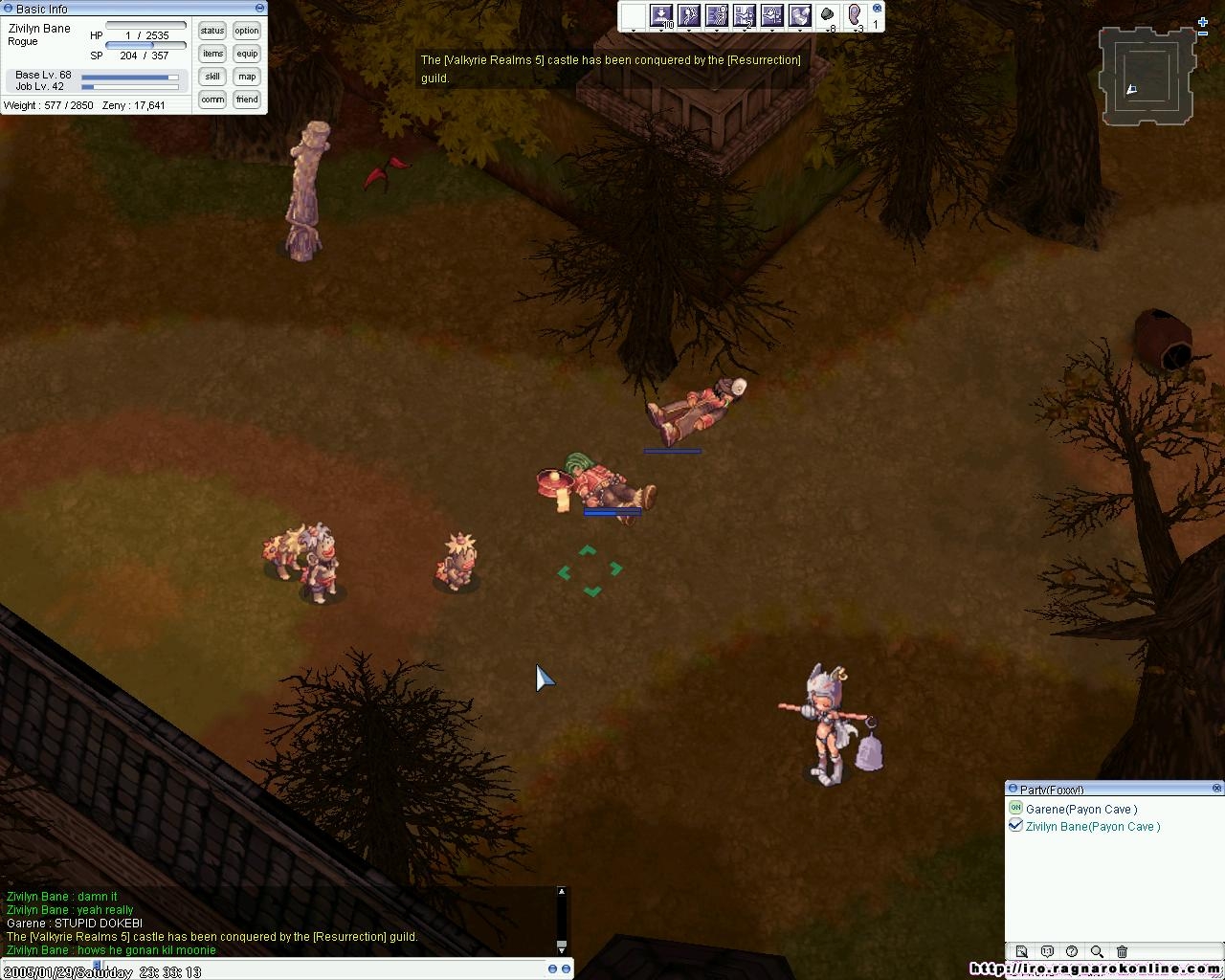Open the option menu
1225x980 pixels.
tap(247, 31)
